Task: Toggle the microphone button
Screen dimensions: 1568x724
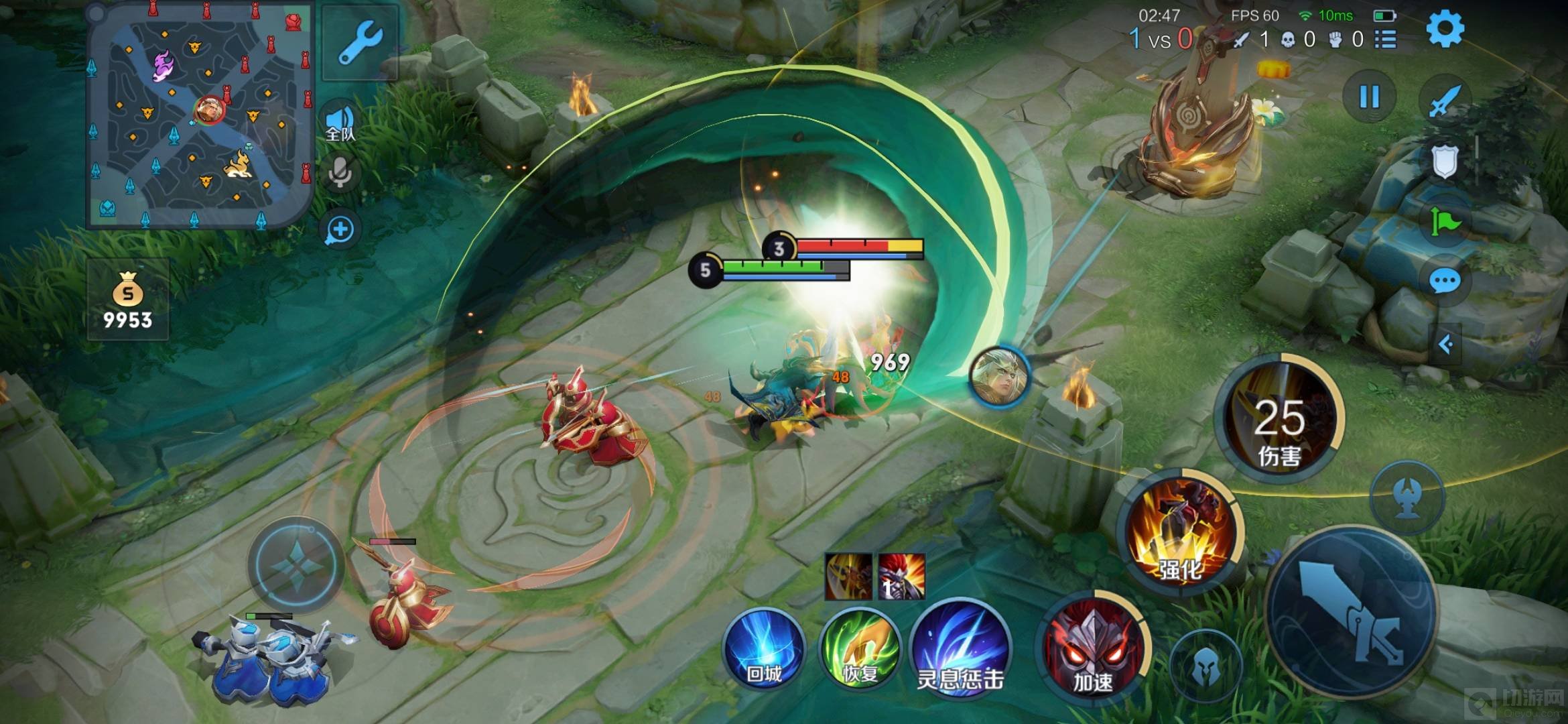Action: pos(340,173)
